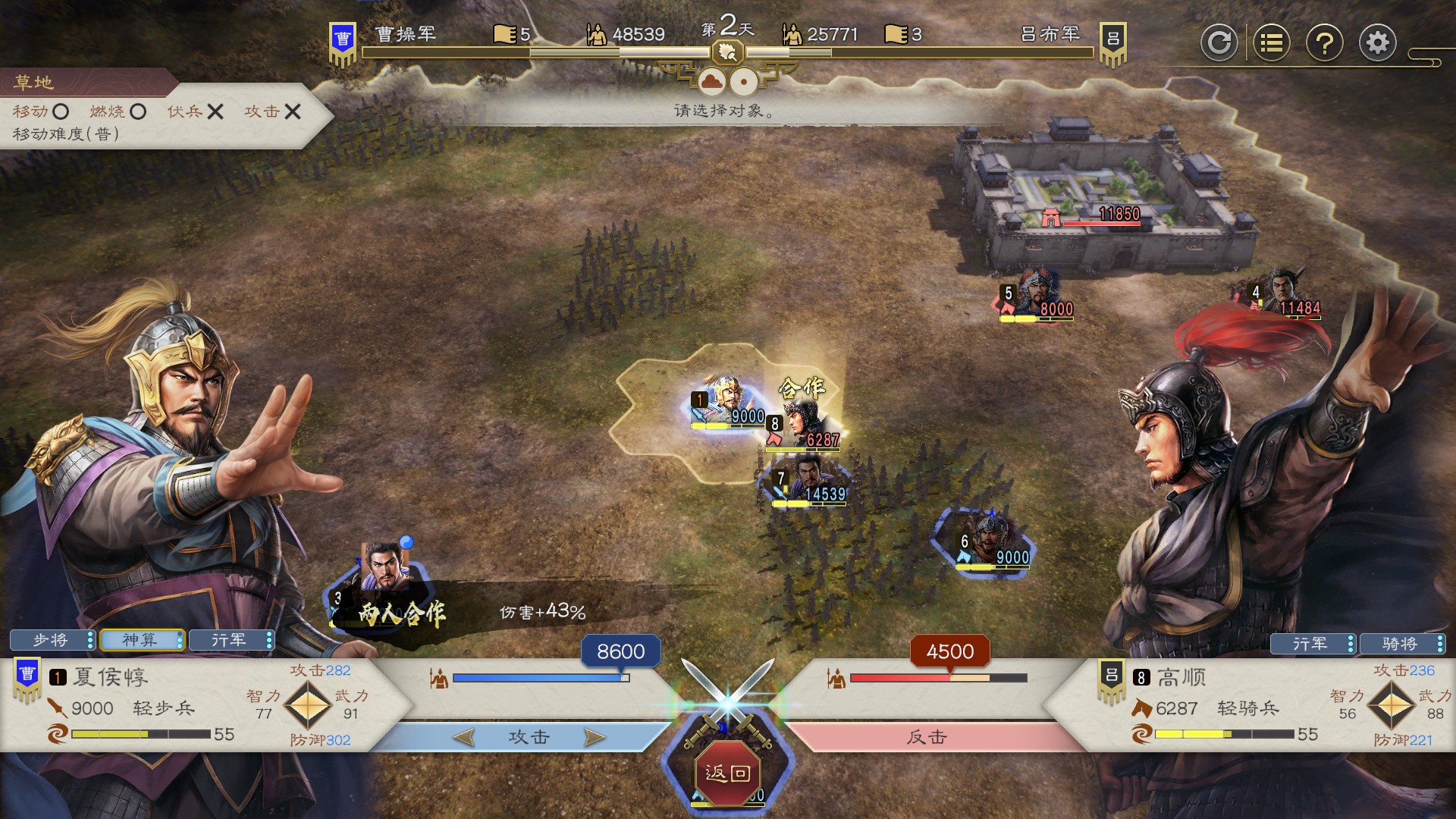Image resolution: width=1456 pixels, height=819 pixels.
Task: Confirm the 攻击 attack command bar
Action: point(529,737)
